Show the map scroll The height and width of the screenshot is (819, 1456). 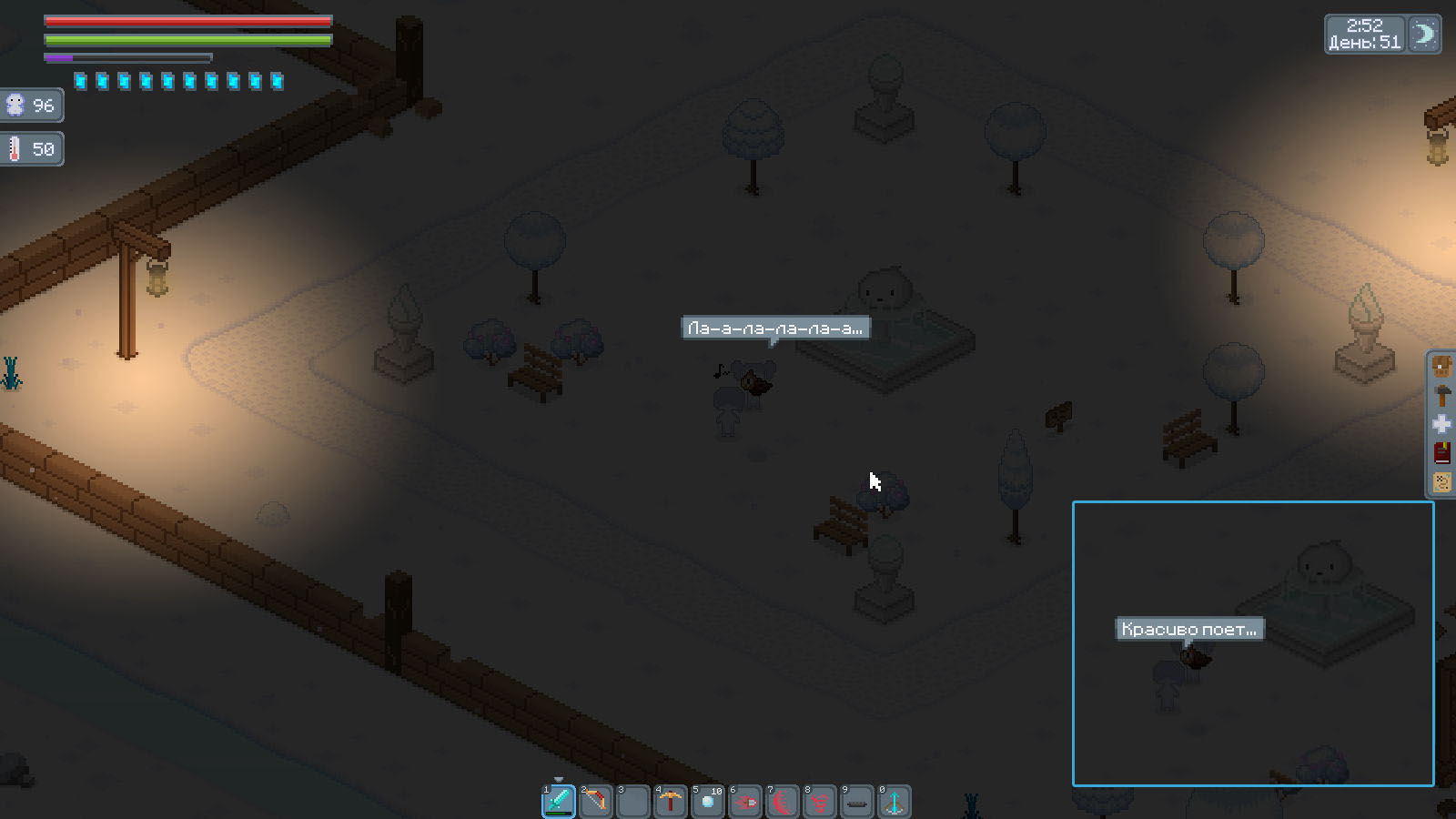pos(1442,482)
